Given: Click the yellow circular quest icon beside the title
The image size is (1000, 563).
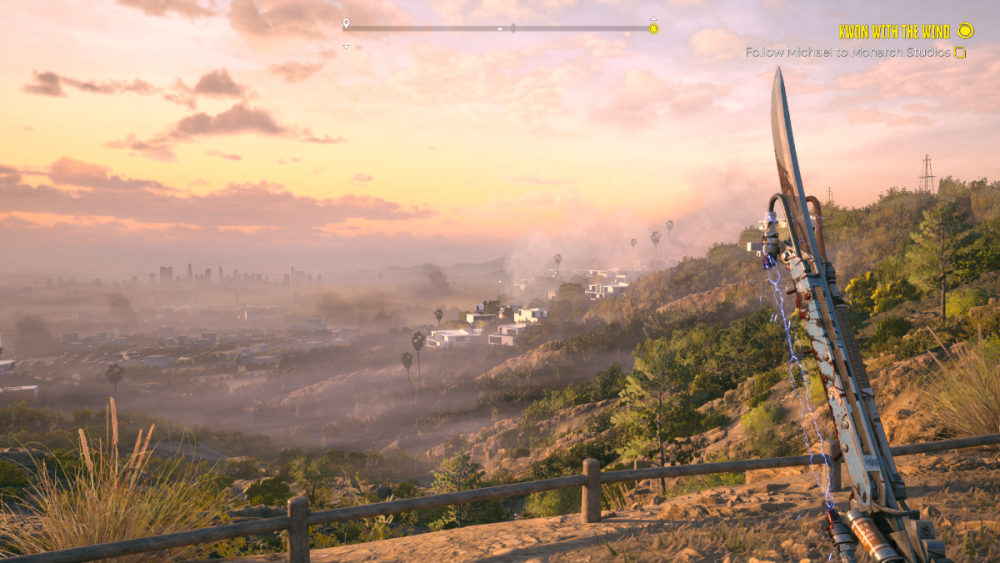Looking at the screenshot, I should tap(965, 31).
